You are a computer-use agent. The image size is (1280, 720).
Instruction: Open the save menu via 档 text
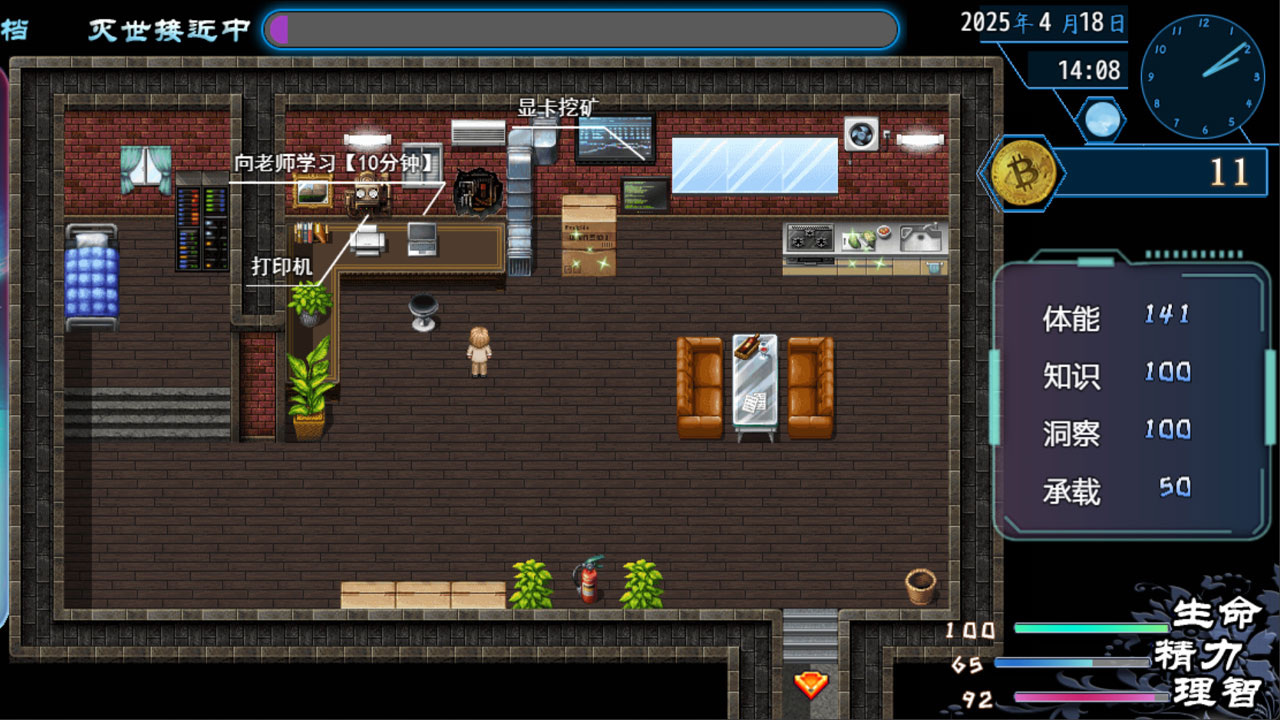coord(14,29)
